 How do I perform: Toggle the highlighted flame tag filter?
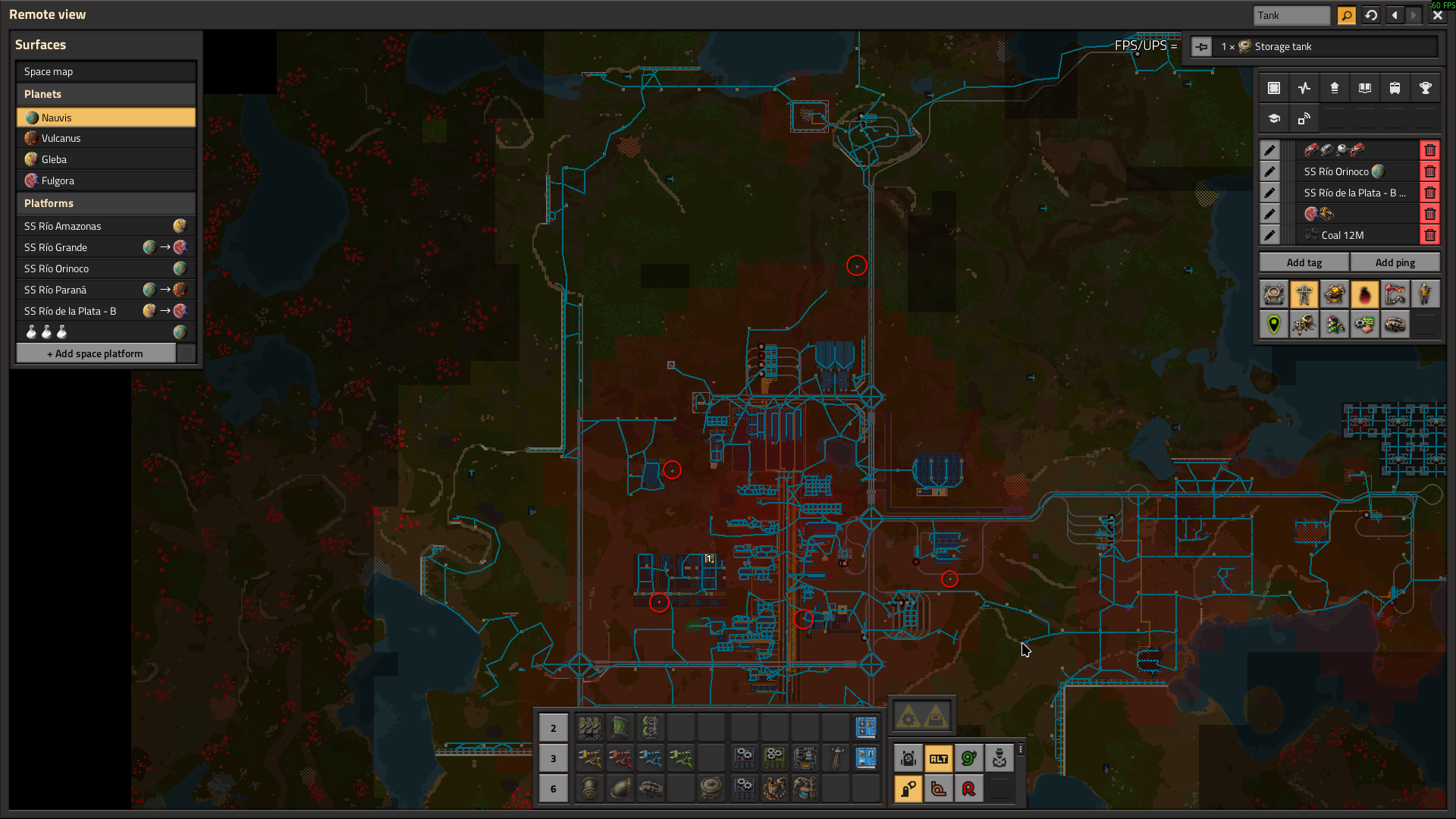[1365, 293]
